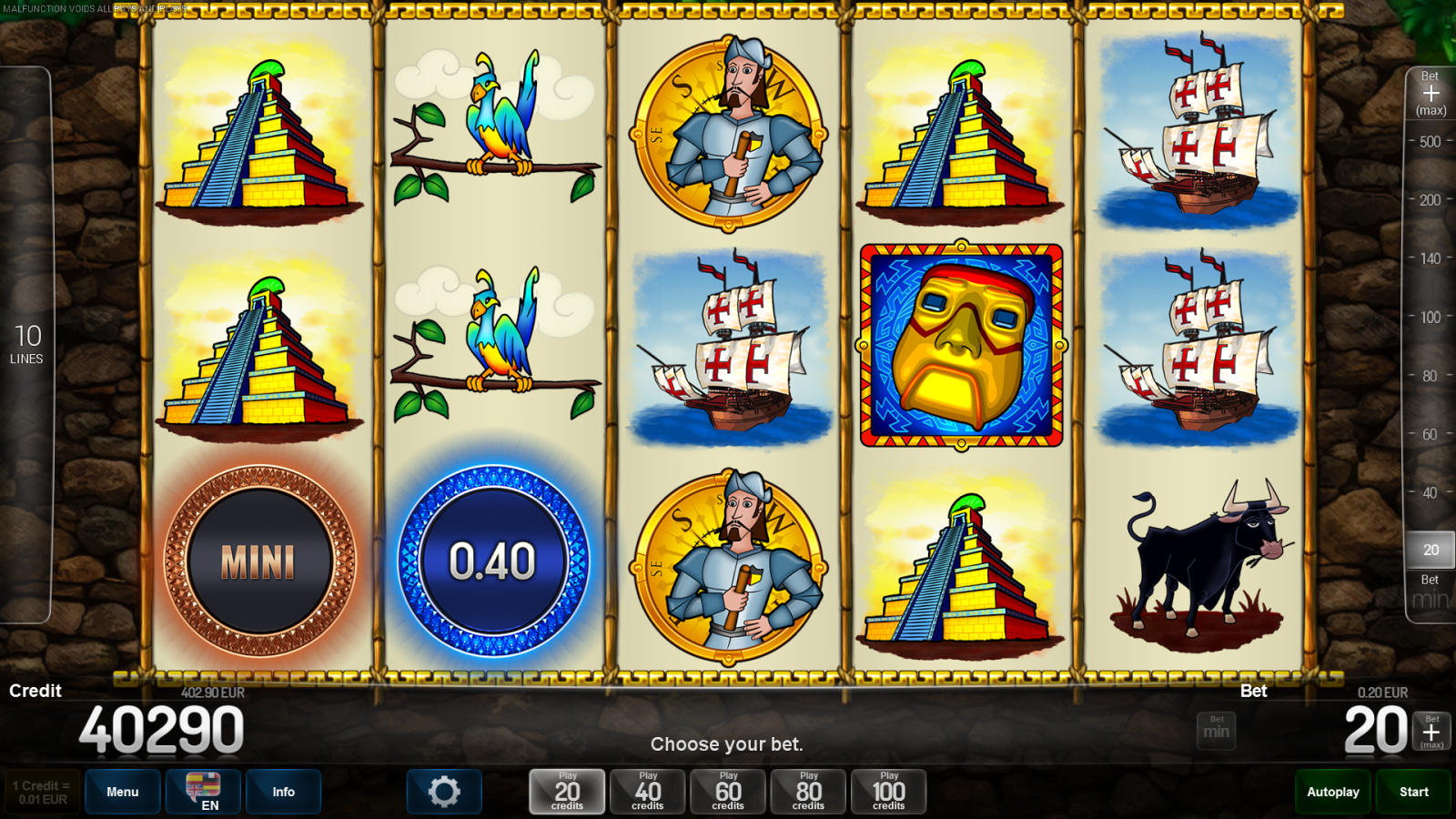Select Play 60 credits

(727, 791)
